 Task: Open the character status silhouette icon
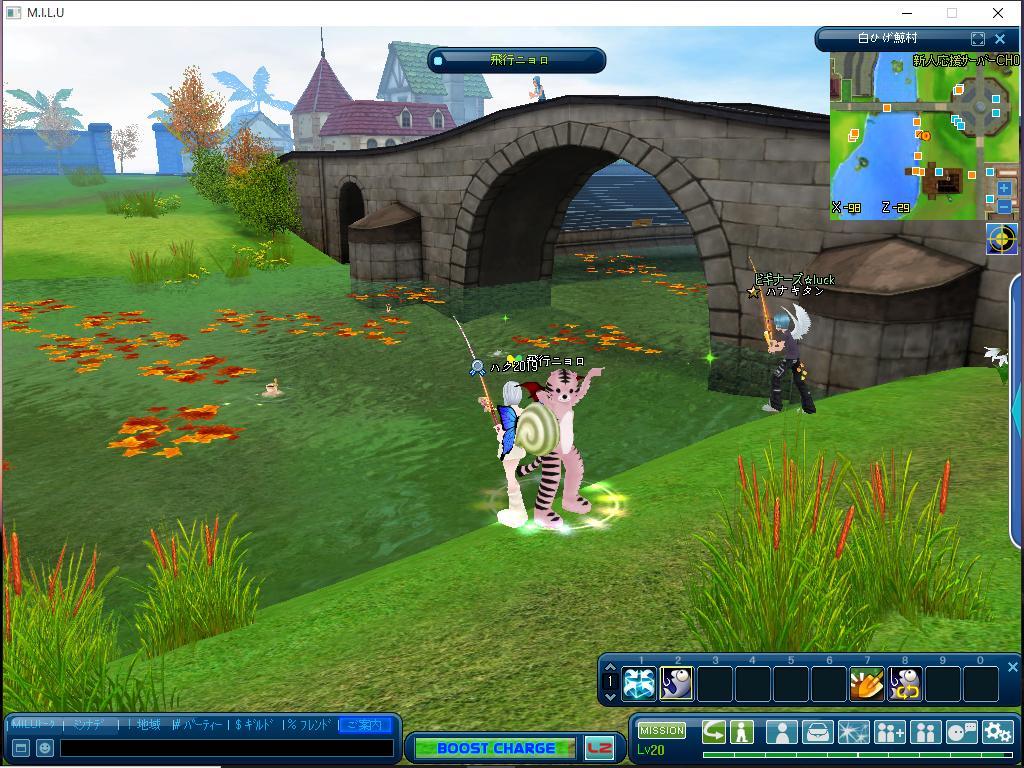(781, 732)
